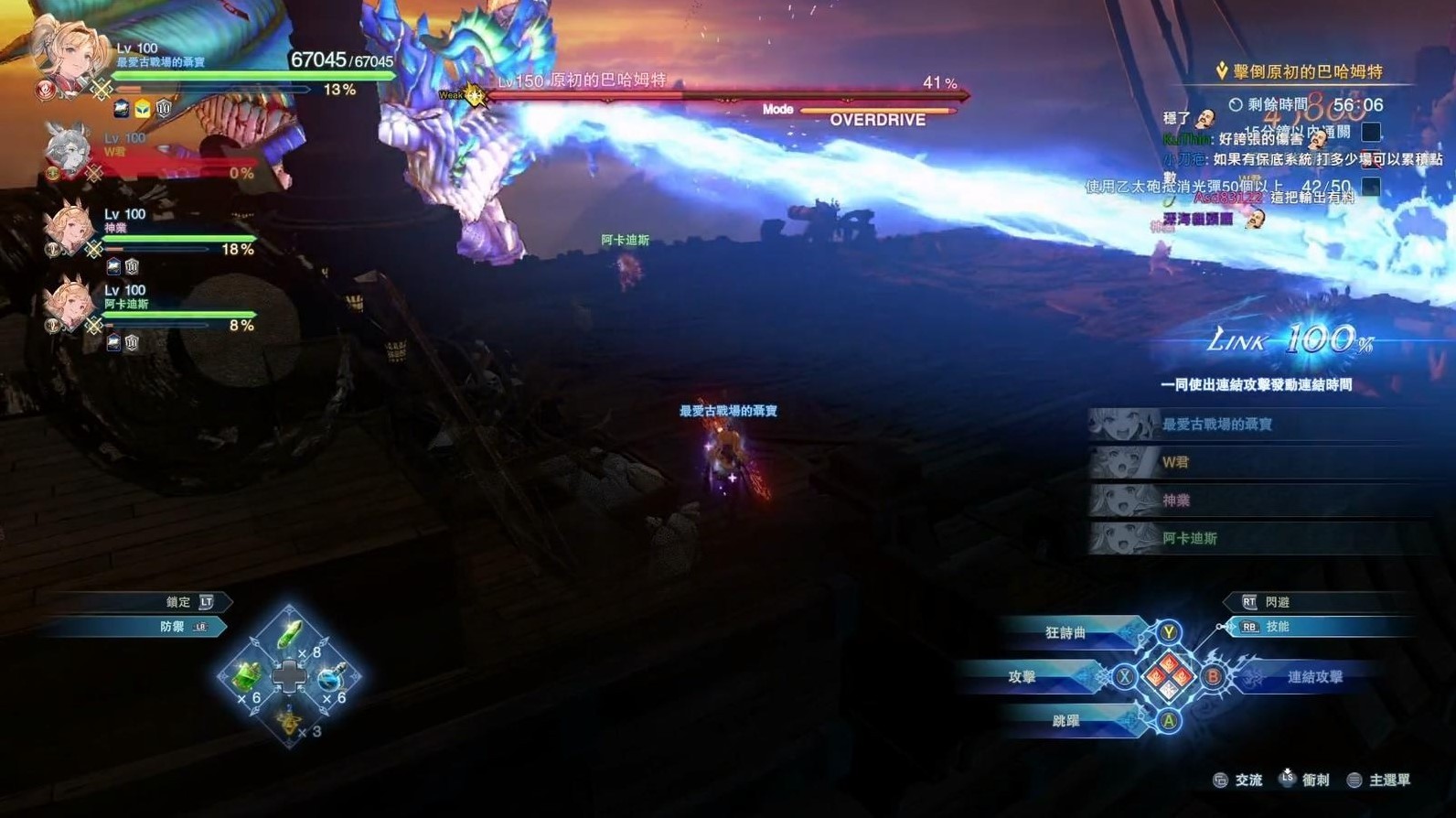Use the green potion item with six left
The height and width of the screenshot is (818, 1456).
tap(246, 677)
